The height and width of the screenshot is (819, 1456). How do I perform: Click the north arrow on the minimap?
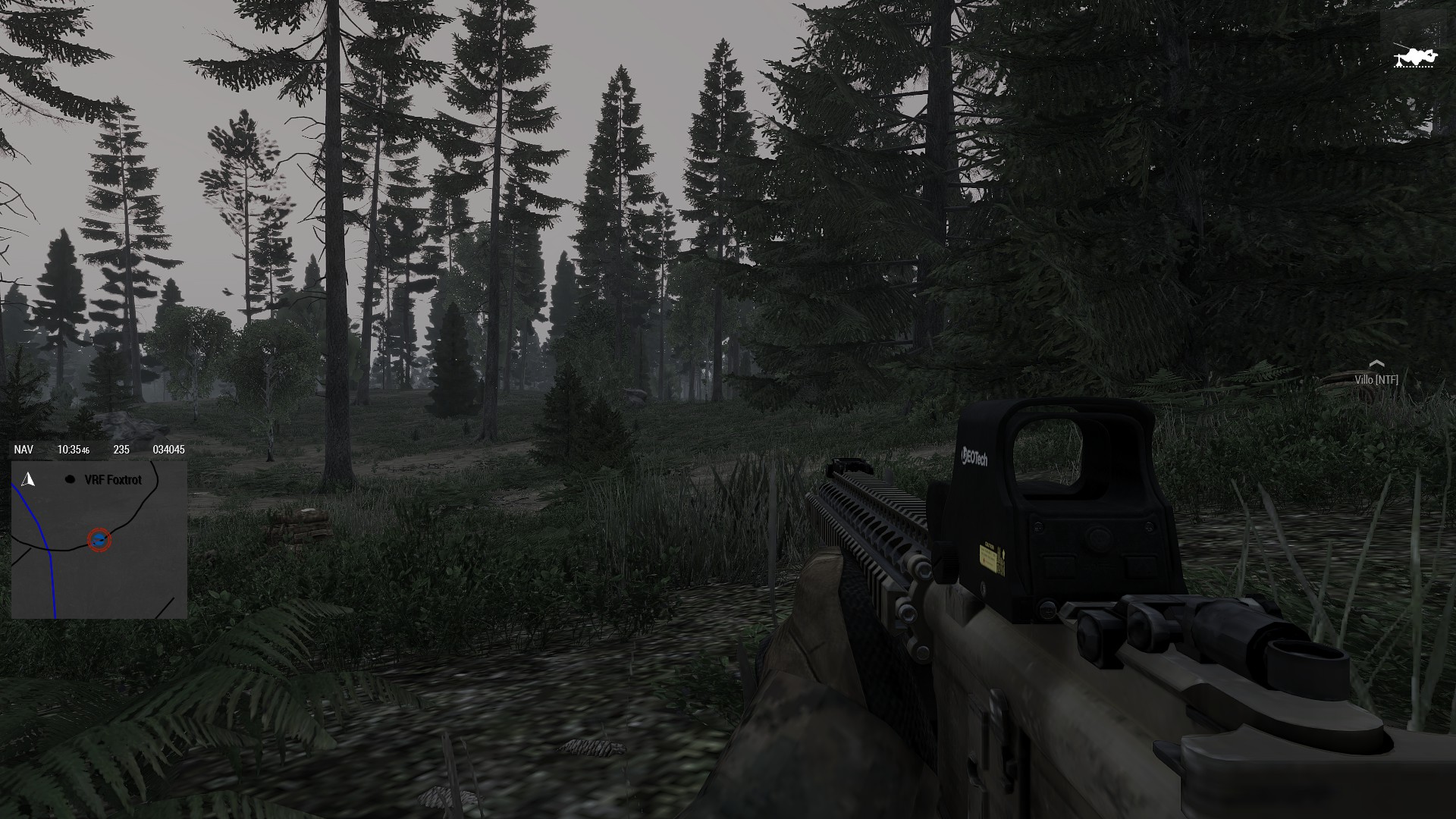point(29,479)
